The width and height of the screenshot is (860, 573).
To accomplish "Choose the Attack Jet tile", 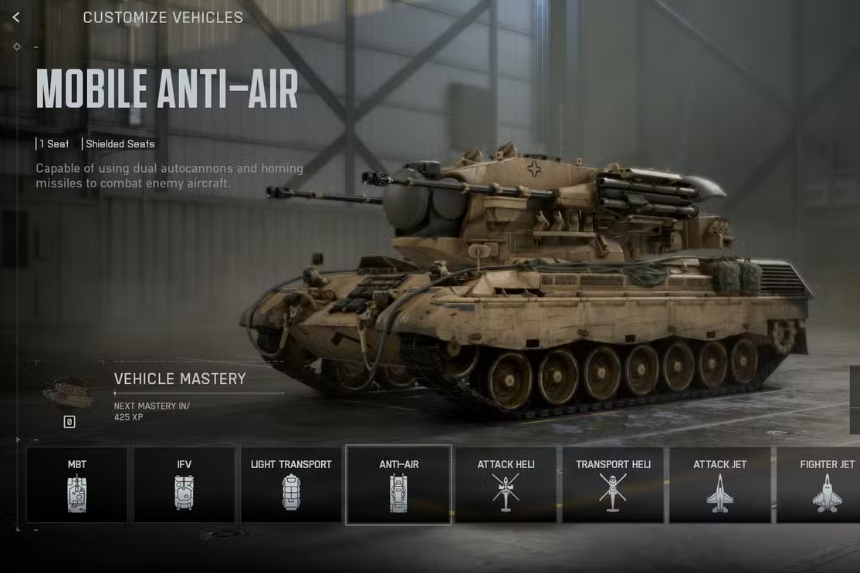I will tap(720, 484).
